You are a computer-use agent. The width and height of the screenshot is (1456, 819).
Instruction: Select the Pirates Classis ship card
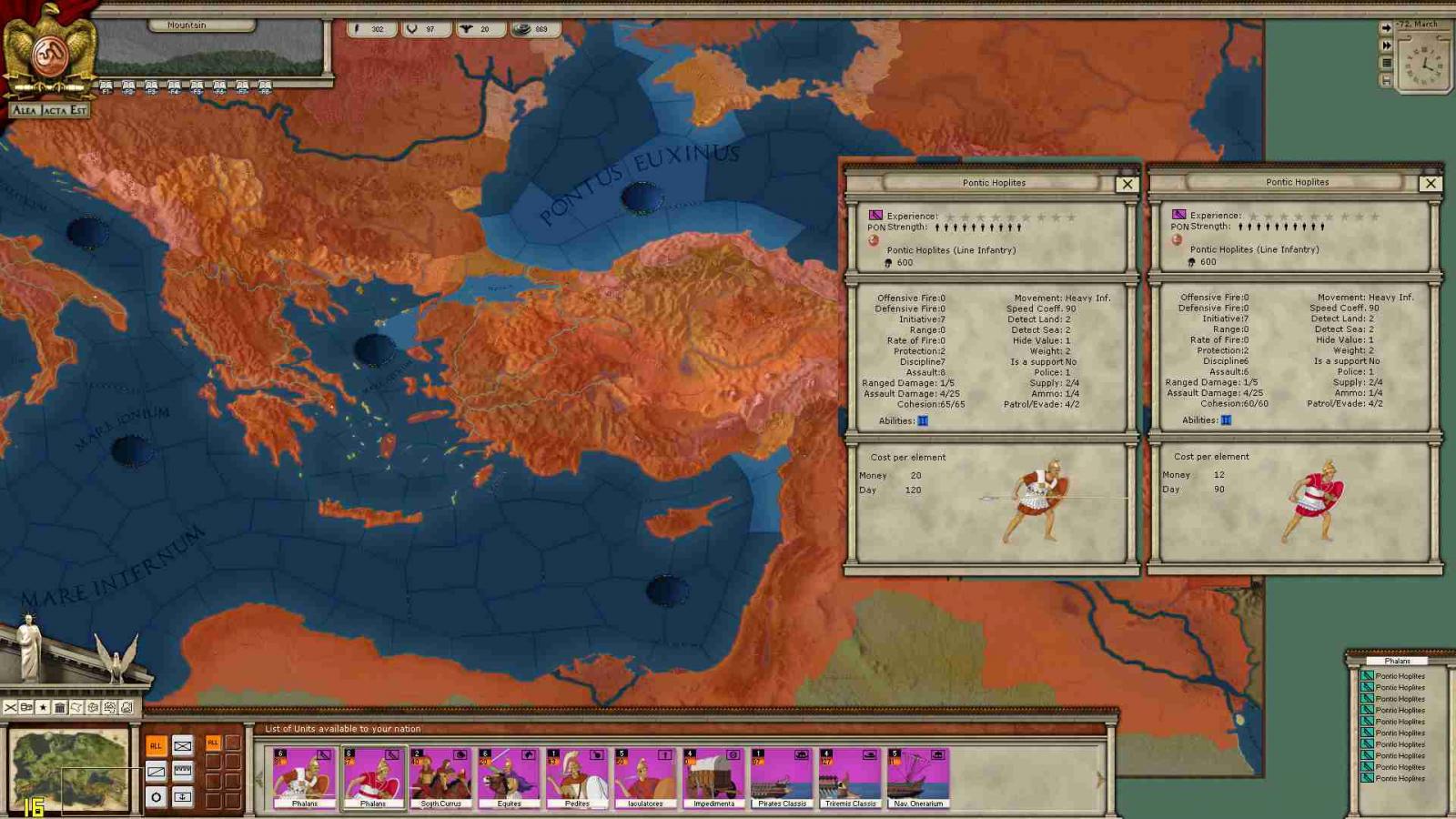782,777
